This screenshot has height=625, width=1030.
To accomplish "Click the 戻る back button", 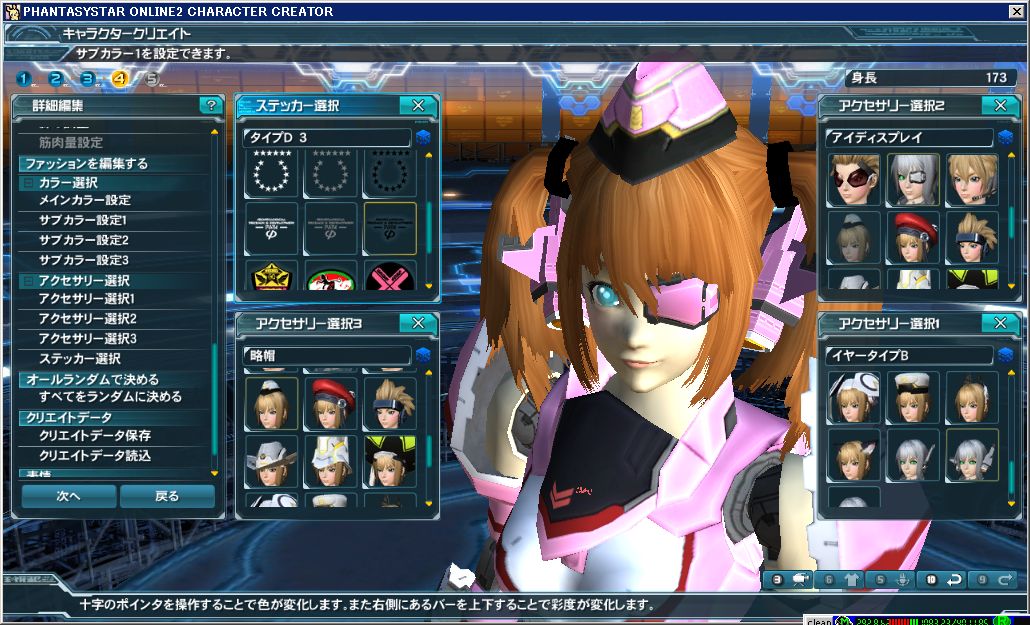I will tap(167, 496).
